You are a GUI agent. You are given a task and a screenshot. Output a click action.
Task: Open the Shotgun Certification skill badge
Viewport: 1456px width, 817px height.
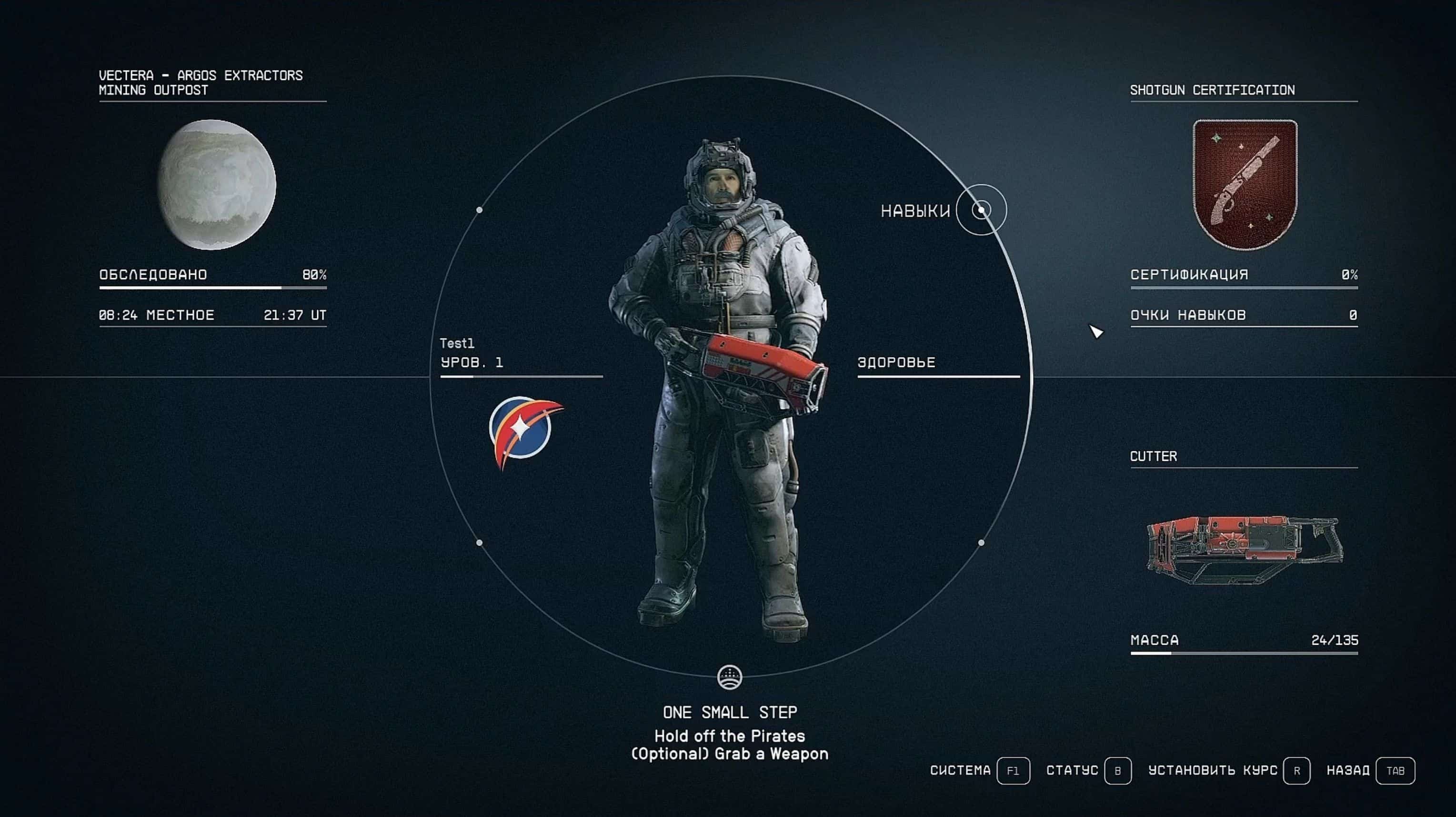click(x=1245, y=184)
